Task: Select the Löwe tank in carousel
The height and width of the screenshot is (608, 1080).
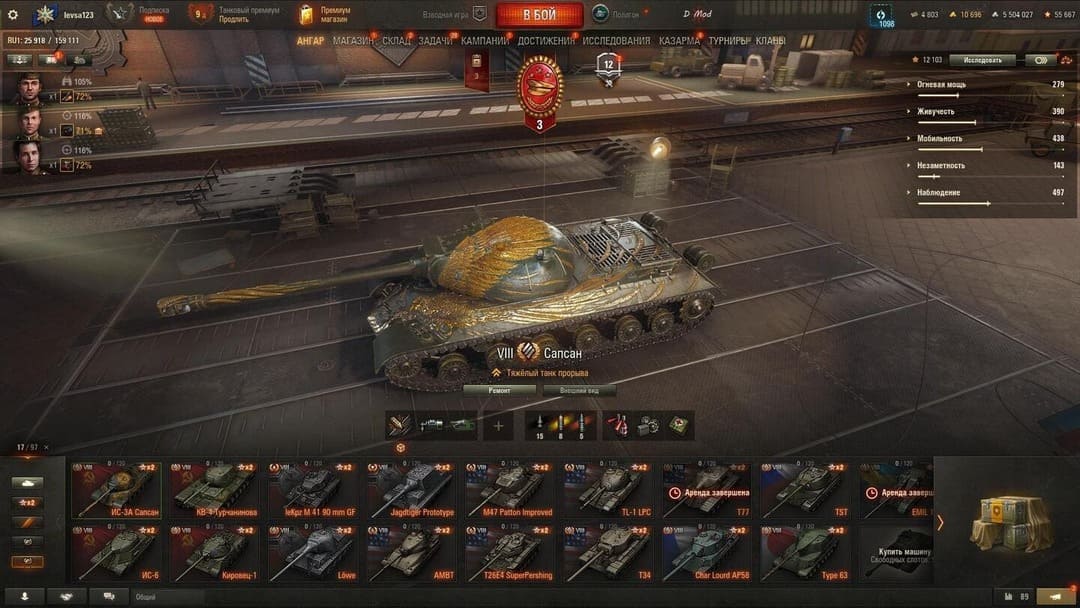Action: point(312,552)
